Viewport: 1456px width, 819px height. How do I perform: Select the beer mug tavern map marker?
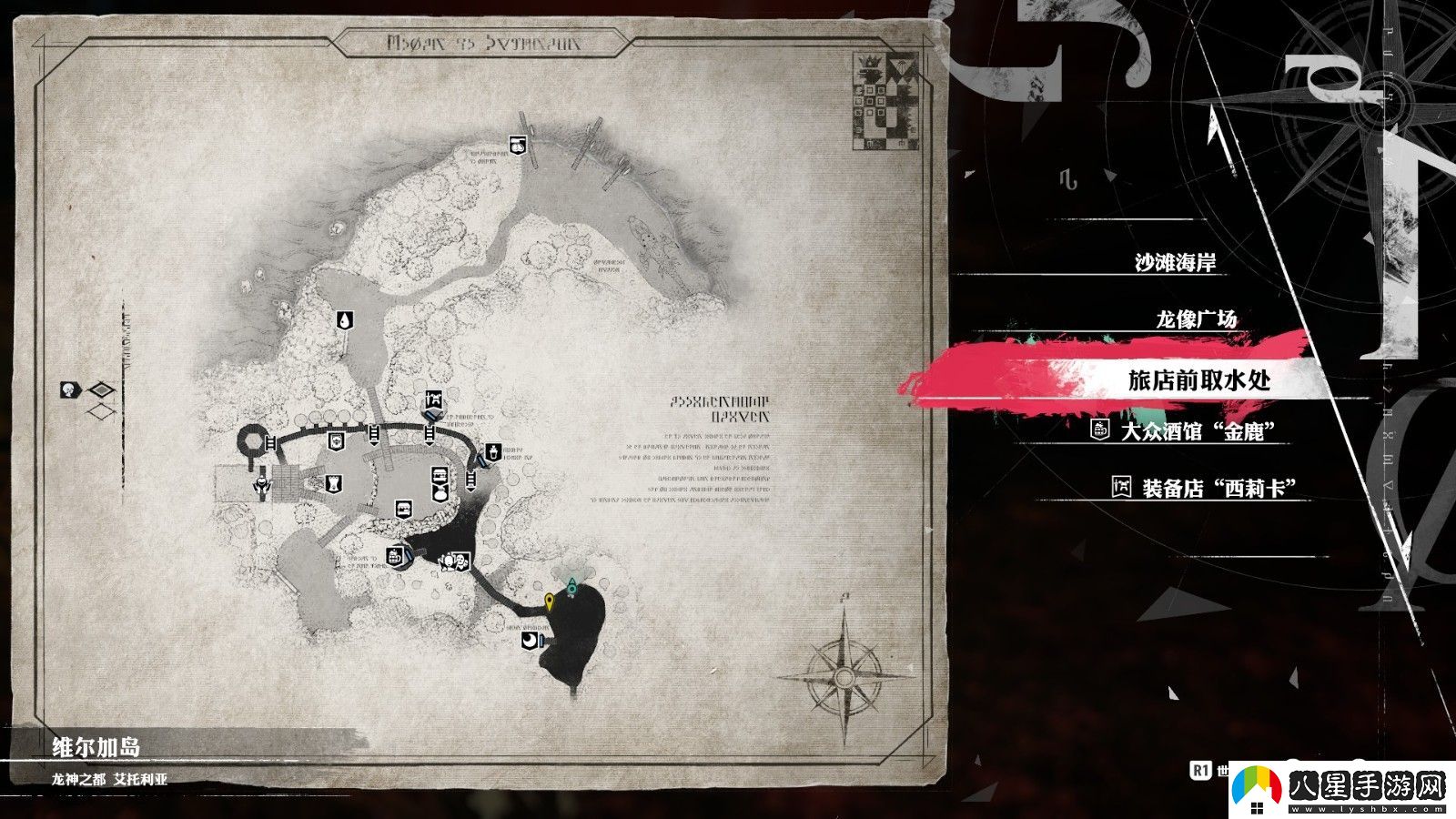click(396, 556)
